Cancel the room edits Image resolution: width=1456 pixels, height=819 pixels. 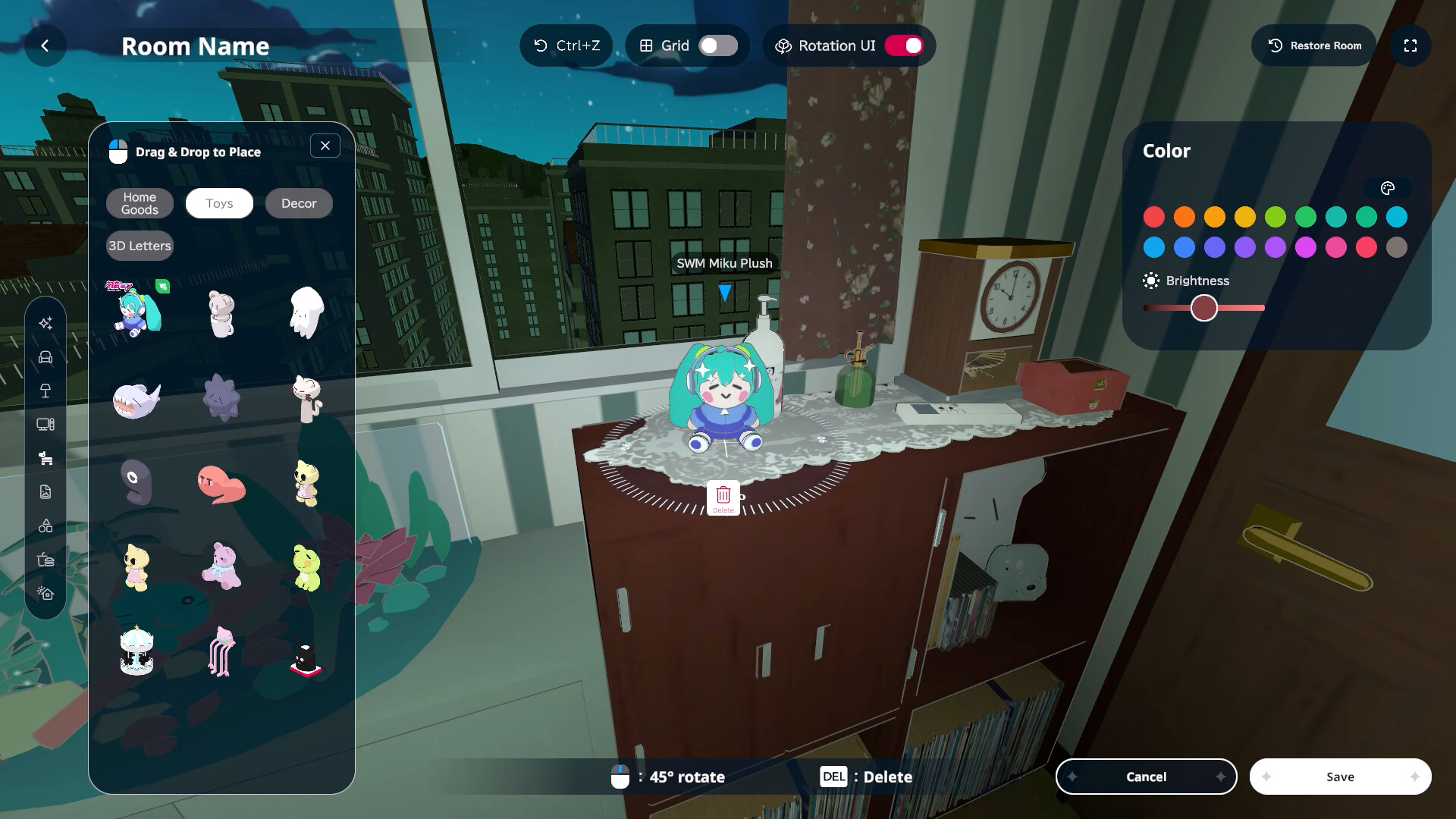[1146, 777]
